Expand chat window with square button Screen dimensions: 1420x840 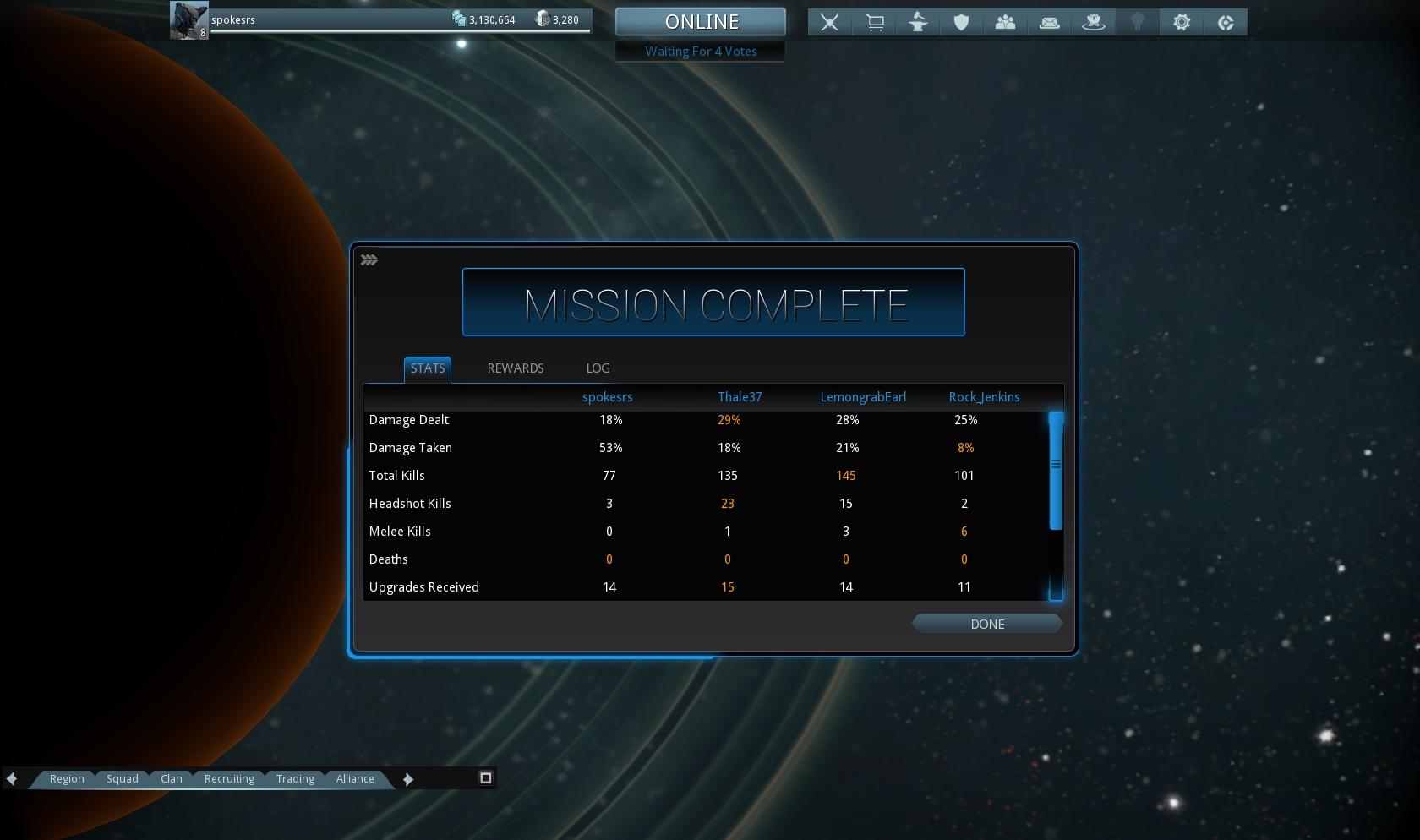pyautogui.click(x=486, y=778)
